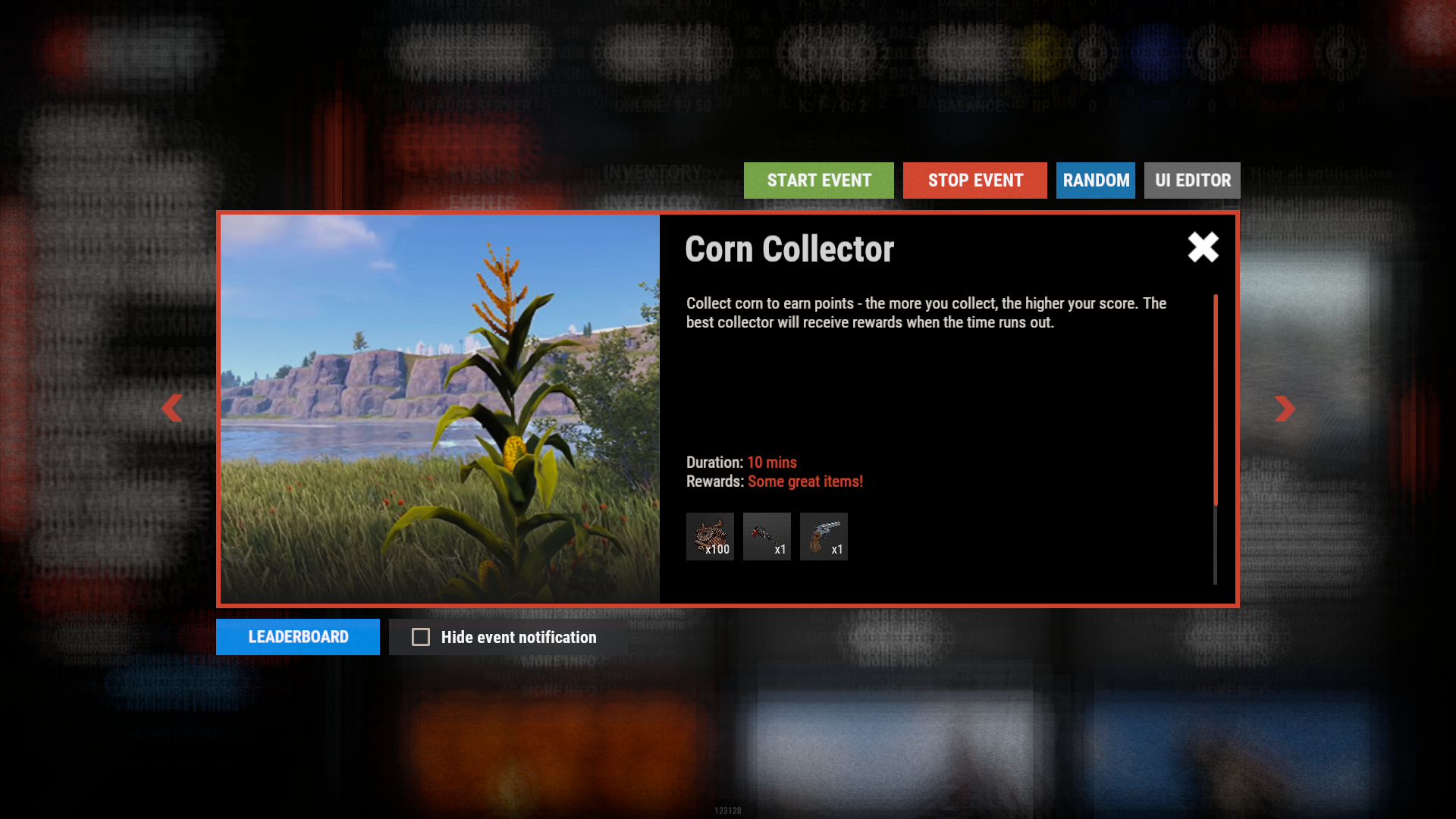Click the red Stop Event button
Screen dimensions: 1456x819
[x=974, y=180]
